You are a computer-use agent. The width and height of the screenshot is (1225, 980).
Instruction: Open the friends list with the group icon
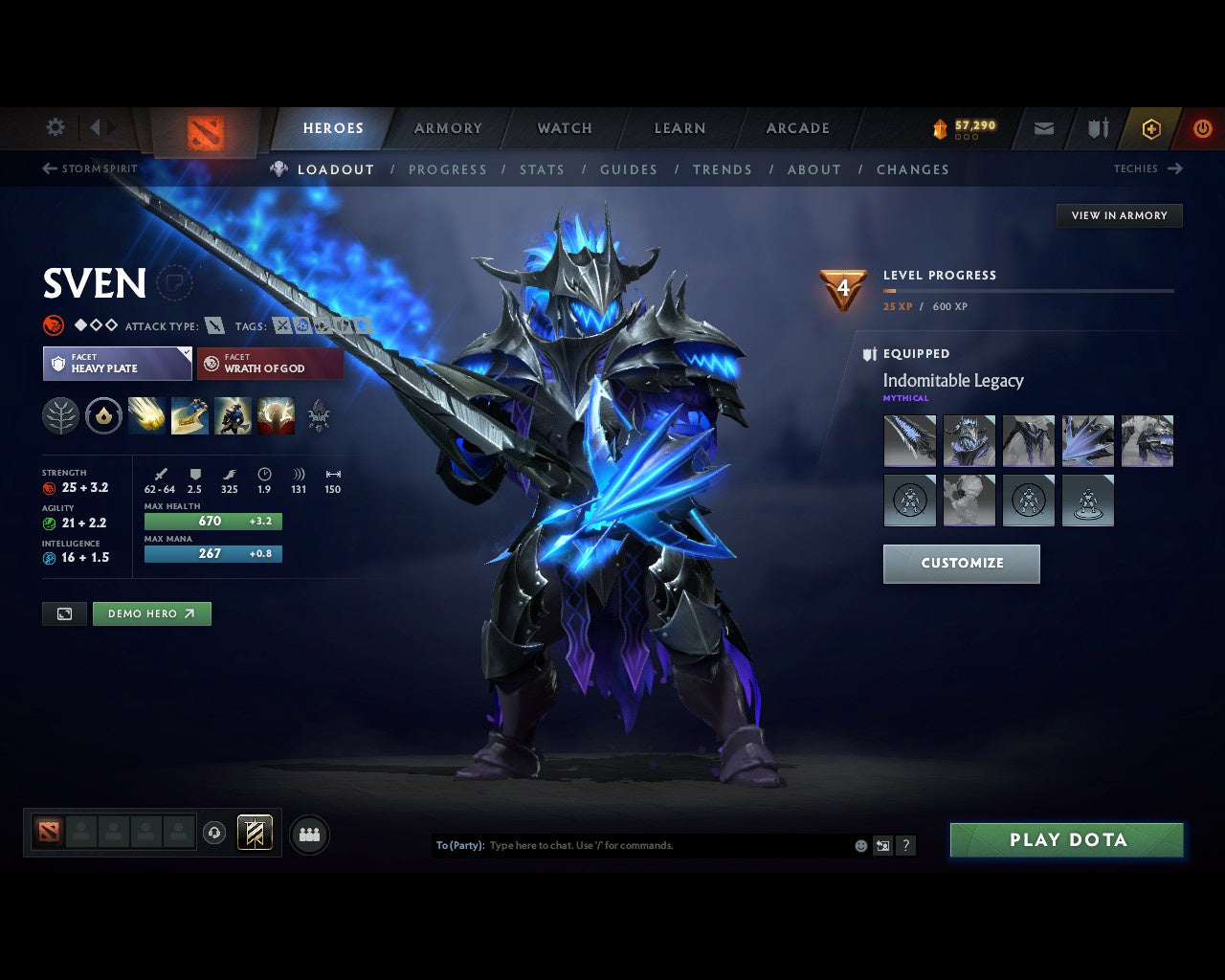coord(308,833)
